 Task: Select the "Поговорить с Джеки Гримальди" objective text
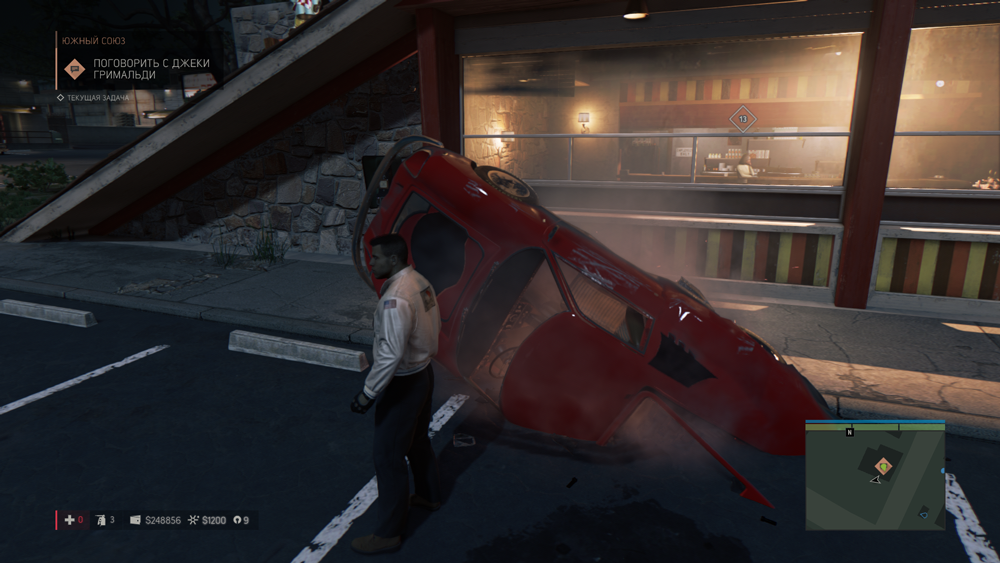151,69
